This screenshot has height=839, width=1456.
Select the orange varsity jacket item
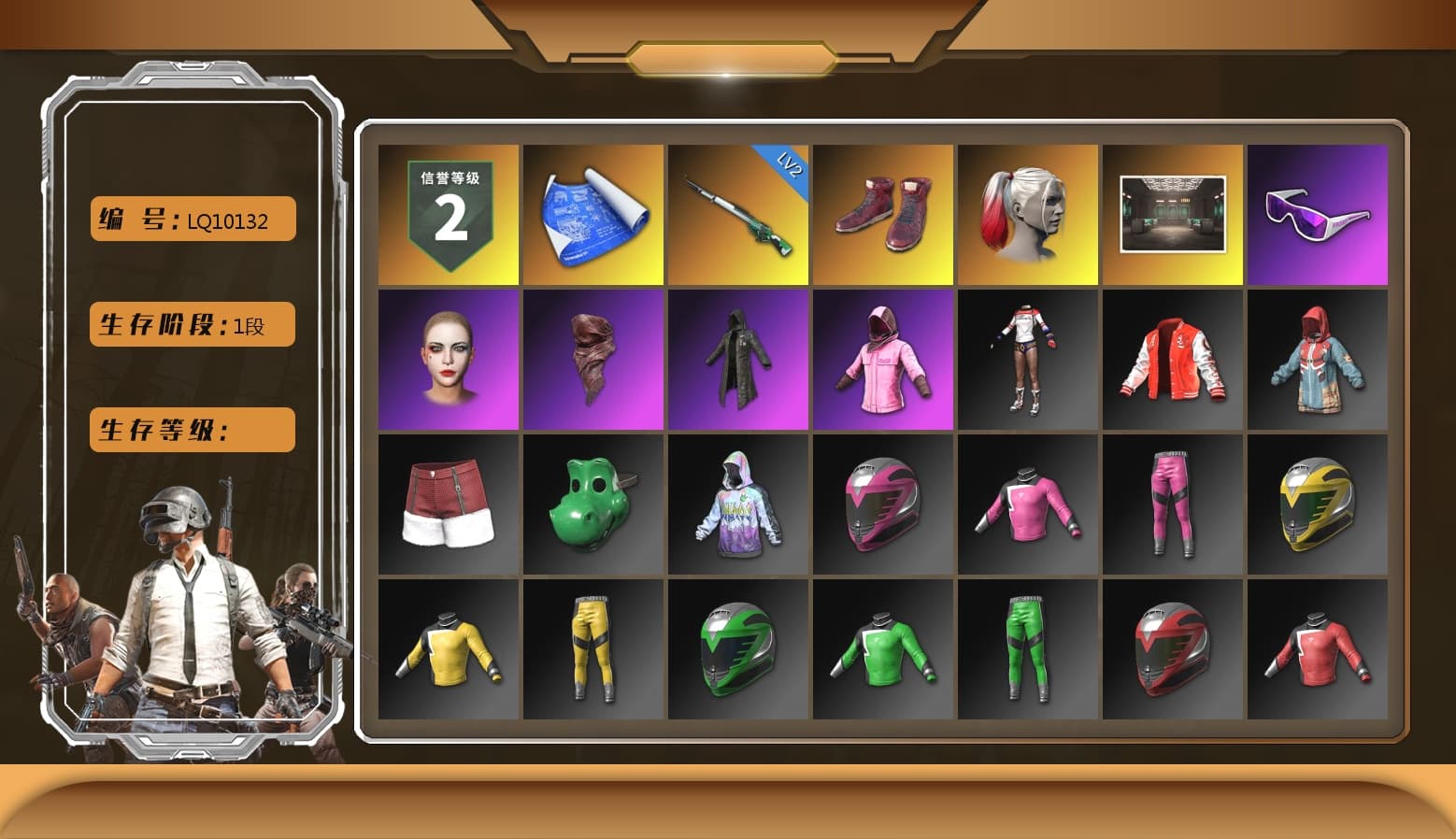1172,358
